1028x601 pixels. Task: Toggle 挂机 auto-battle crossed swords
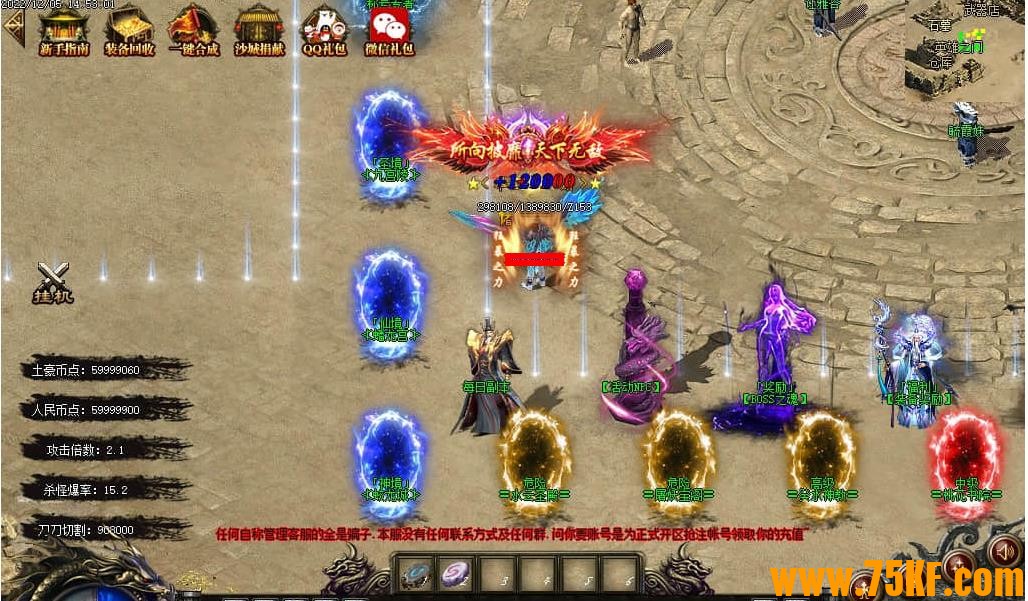pyautogui.click(x=53, y=281)
